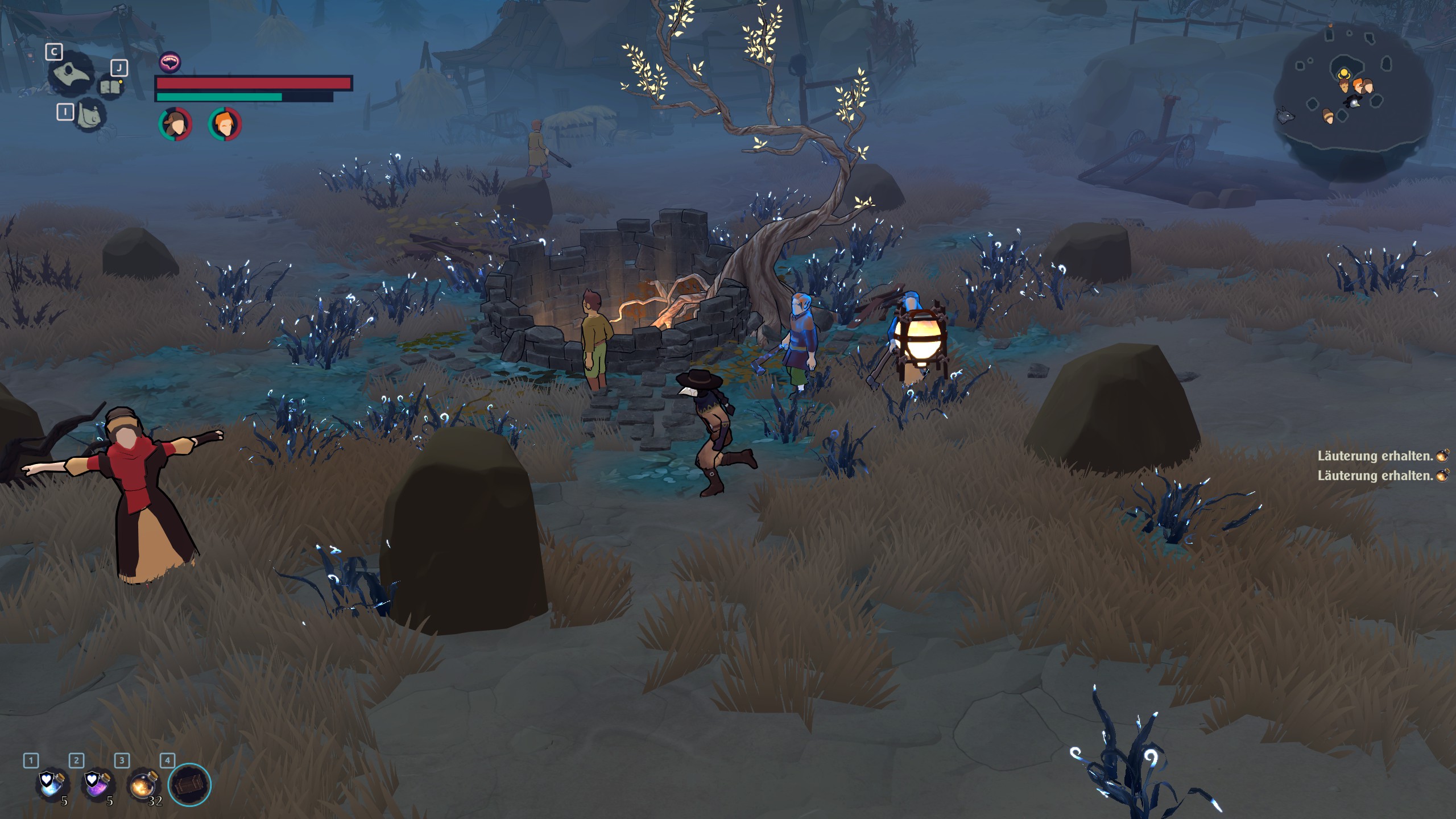The height and width of the screenshot is (819, 1456).
Task: Use the purple shield potion
Action: tap(97, 784)
